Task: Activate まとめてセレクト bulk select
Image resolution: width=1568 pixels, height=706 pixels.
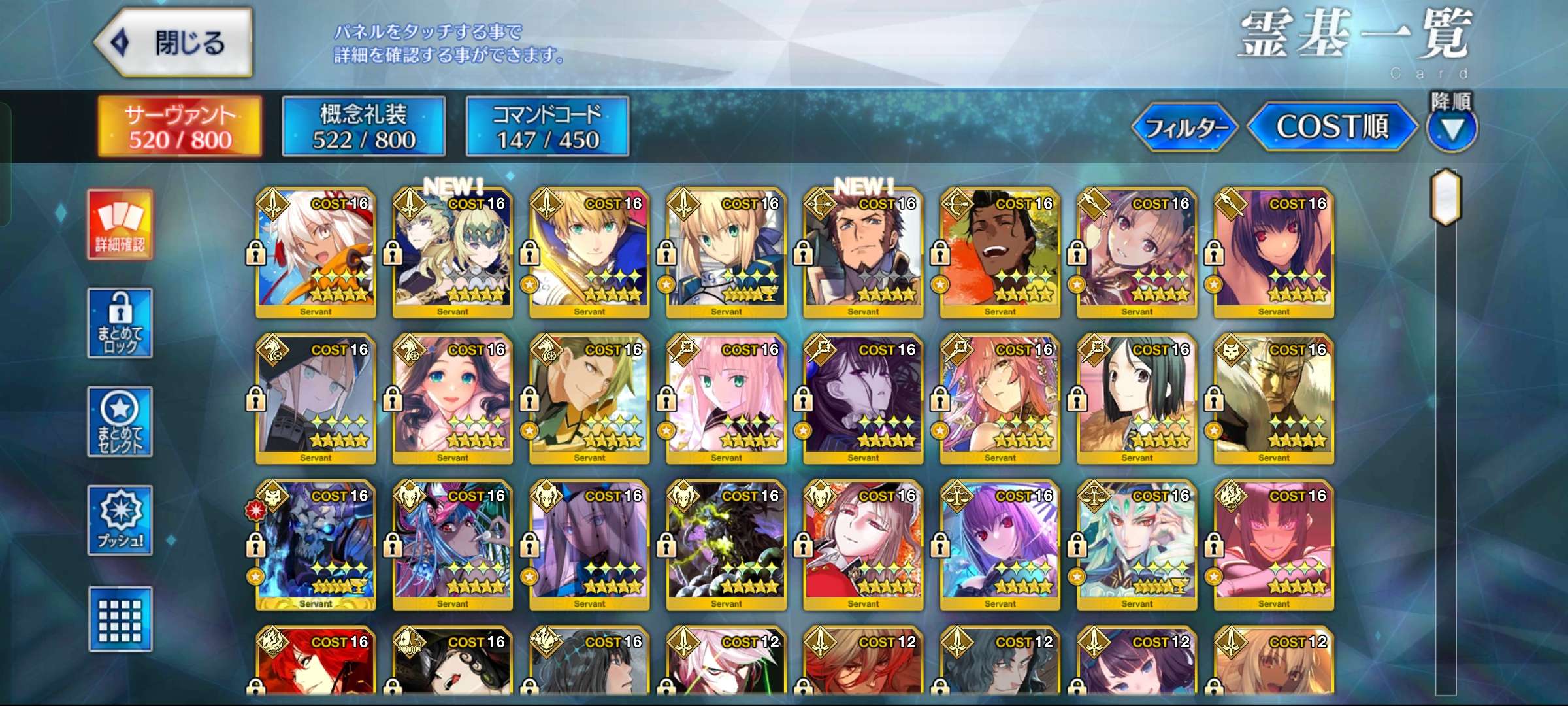Action: tap(120, 422)
